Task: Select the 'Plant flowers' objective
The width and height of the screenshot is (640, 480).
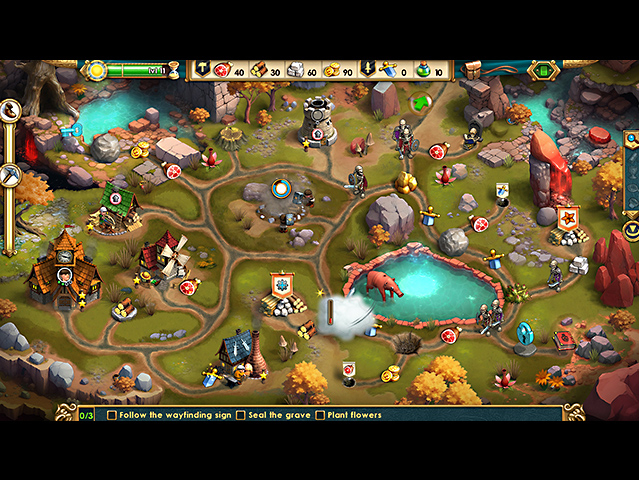Action: [x=347, y=415]
